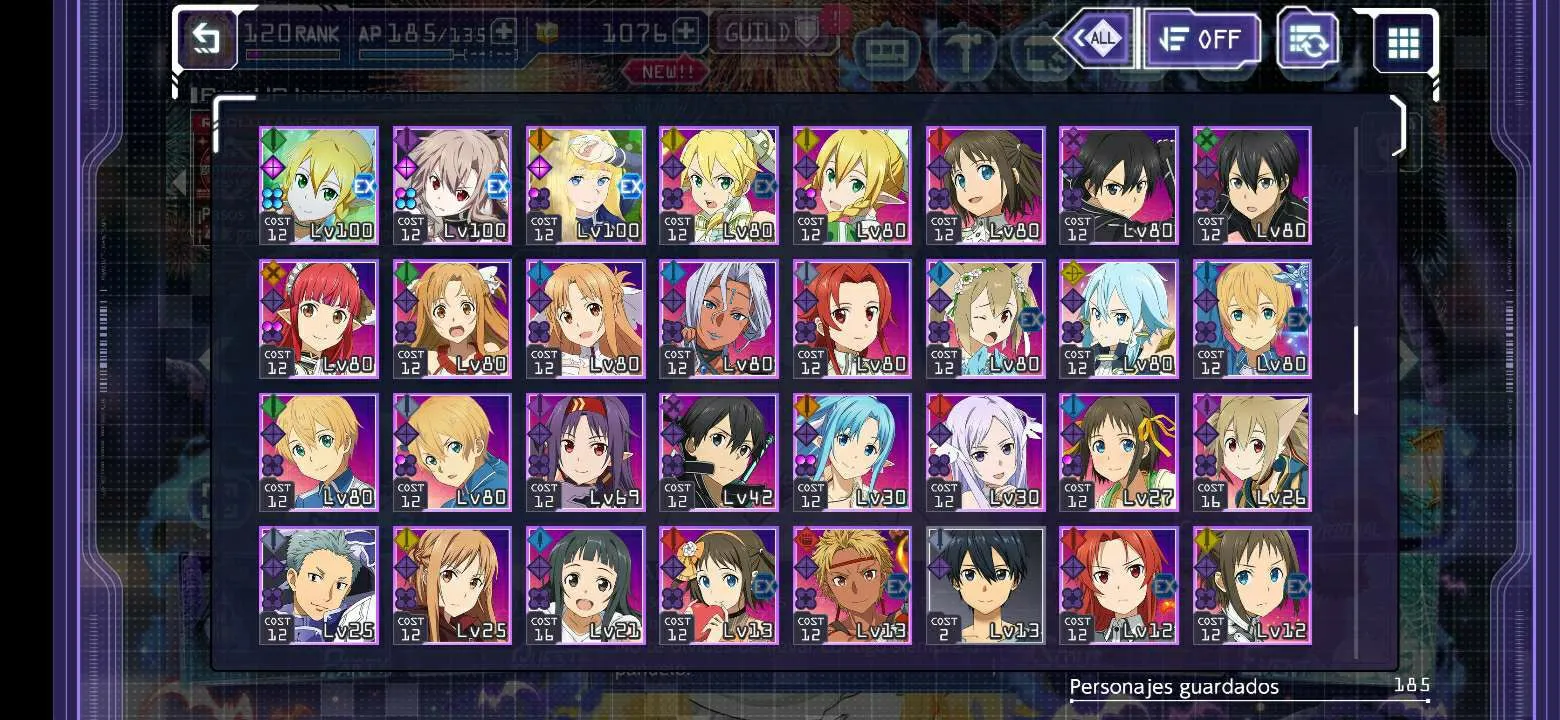
Task: Select the dark-skinned white-haired Lv80 character
Action: (x=718, y=319)
